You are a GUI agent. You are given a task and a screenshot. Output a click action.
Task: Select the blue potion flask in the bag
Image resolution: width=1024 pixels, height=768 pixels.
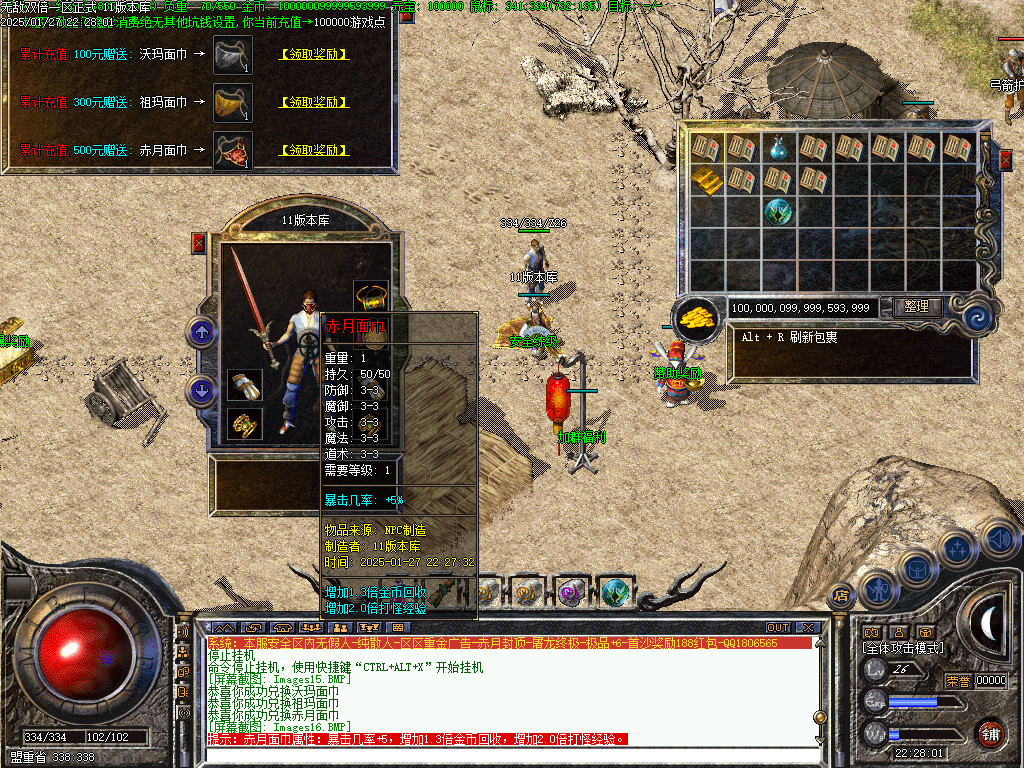(x=778, y=149)
